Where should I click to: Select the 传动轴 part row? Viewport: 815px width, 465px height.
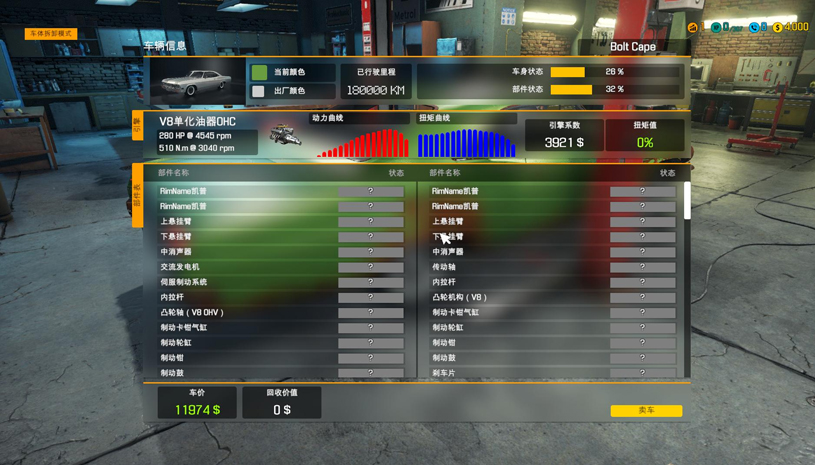(552, 267)
